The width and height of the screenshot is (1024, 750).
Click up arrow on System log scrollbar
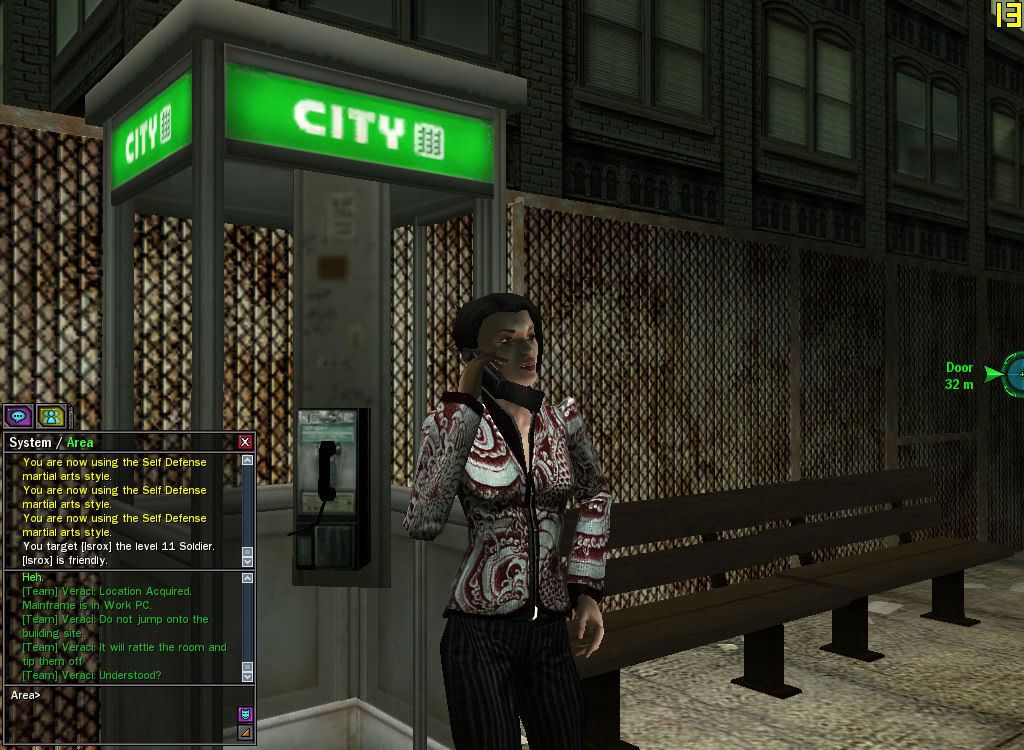[x=247, y=461]
